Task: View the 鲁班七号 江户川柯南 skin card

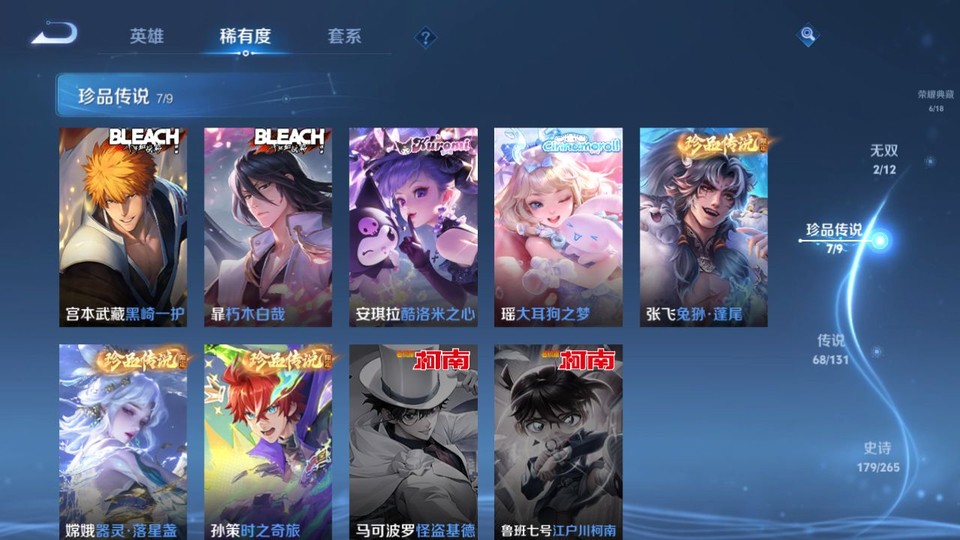Action: 558,442
